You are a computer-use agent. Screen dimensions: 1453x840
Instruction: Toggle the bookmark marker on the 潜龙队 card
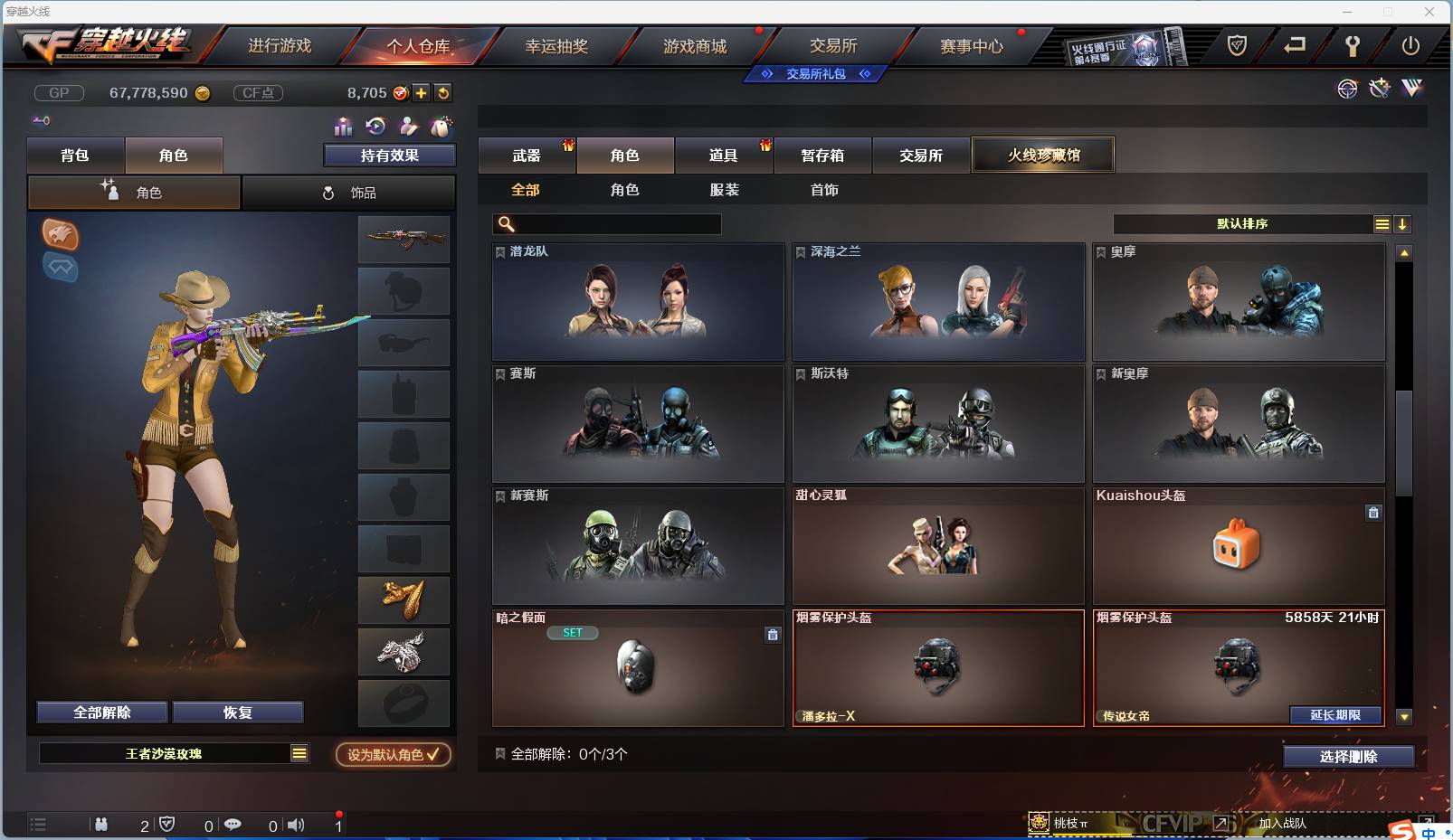coord(499,251)
